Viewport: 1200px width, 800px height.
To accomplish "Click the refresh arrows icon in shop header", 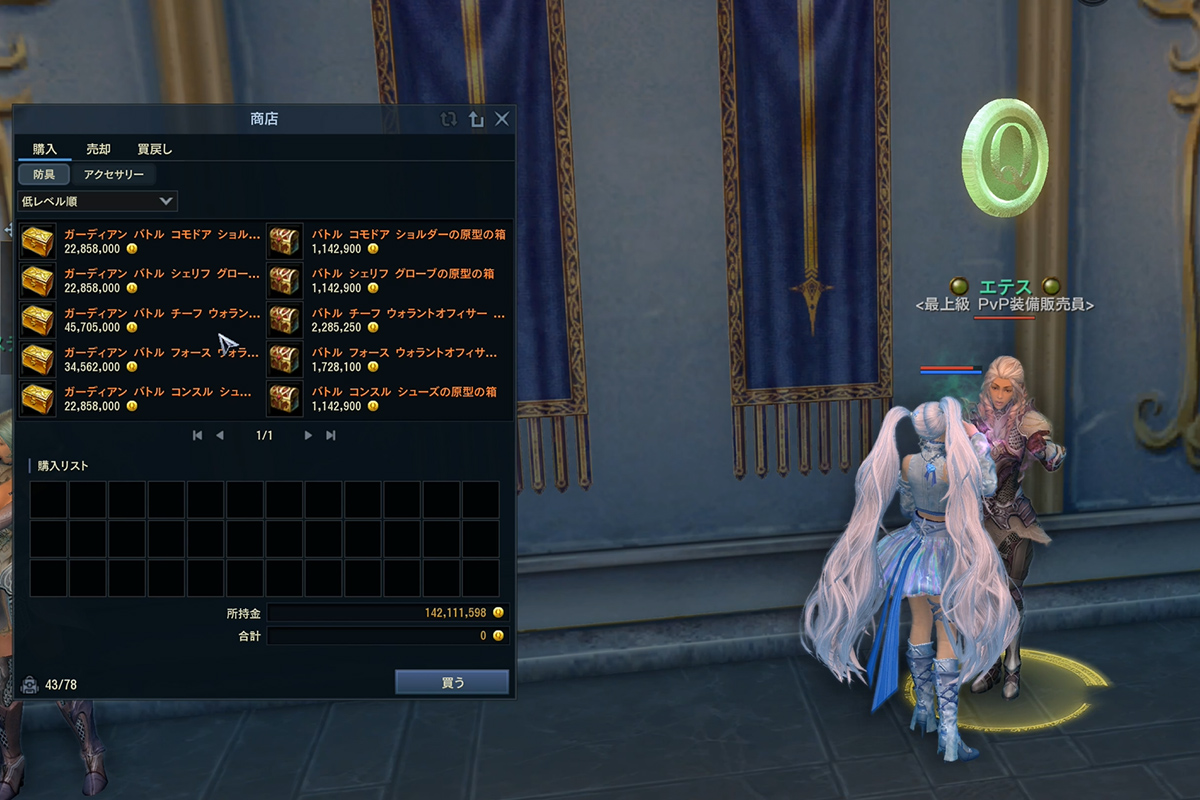I will 449,119.
